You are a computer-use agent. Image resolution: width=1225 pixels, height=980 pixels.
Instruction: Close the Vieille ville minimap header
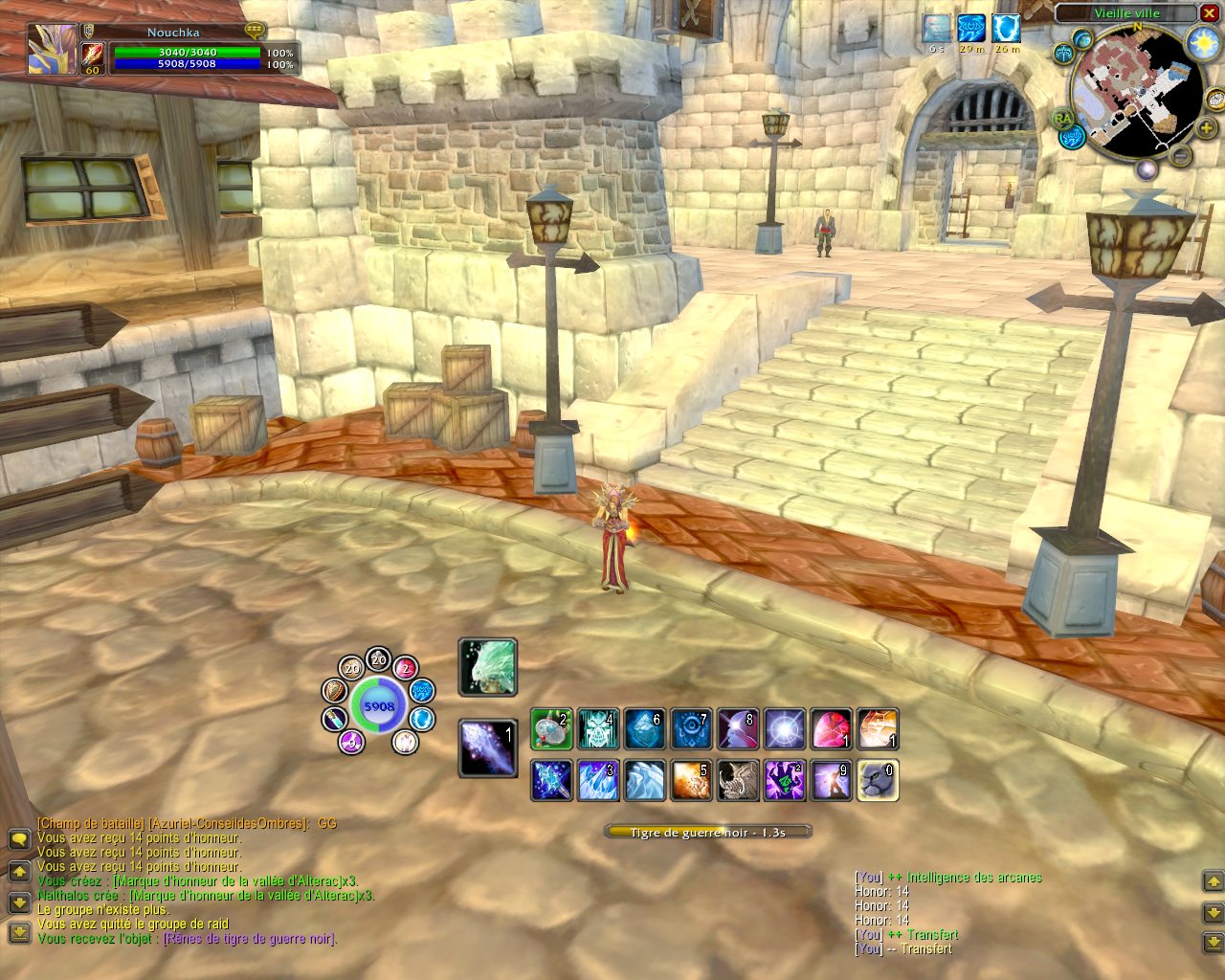click(x=1209, y=12)
